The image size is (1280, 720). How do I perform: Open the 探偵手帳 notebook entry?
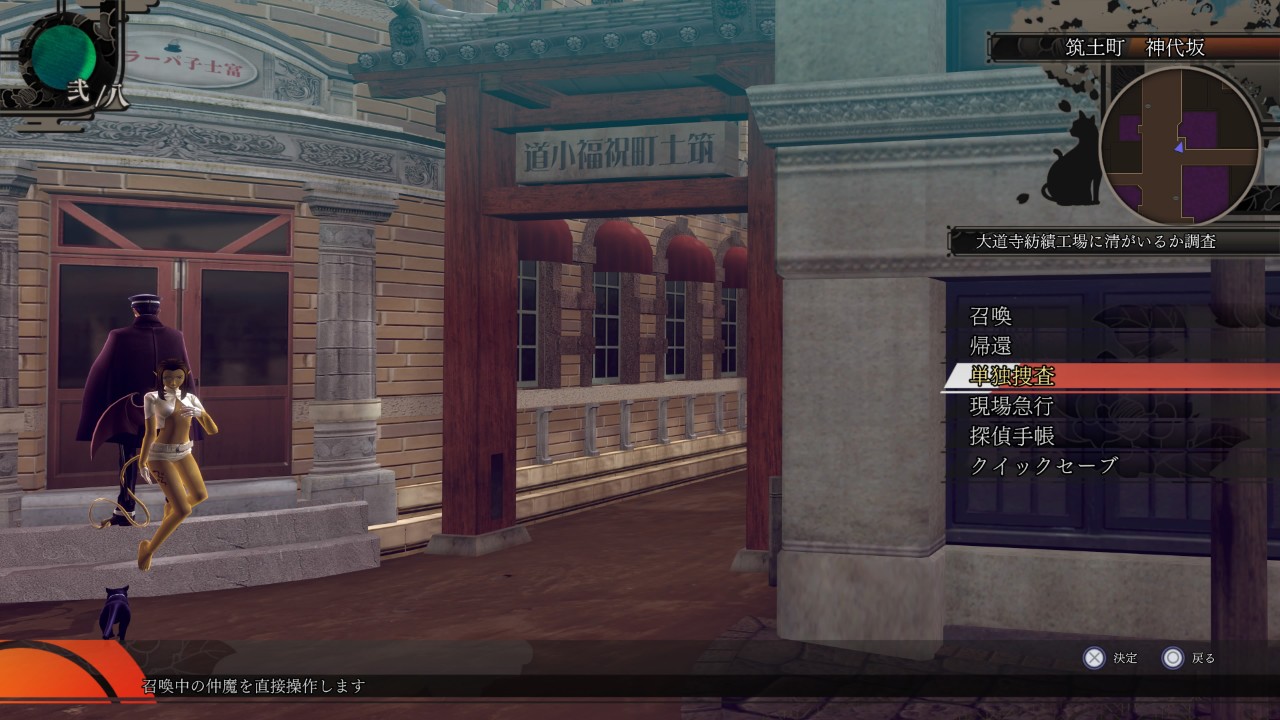(x=1012, y=436)
